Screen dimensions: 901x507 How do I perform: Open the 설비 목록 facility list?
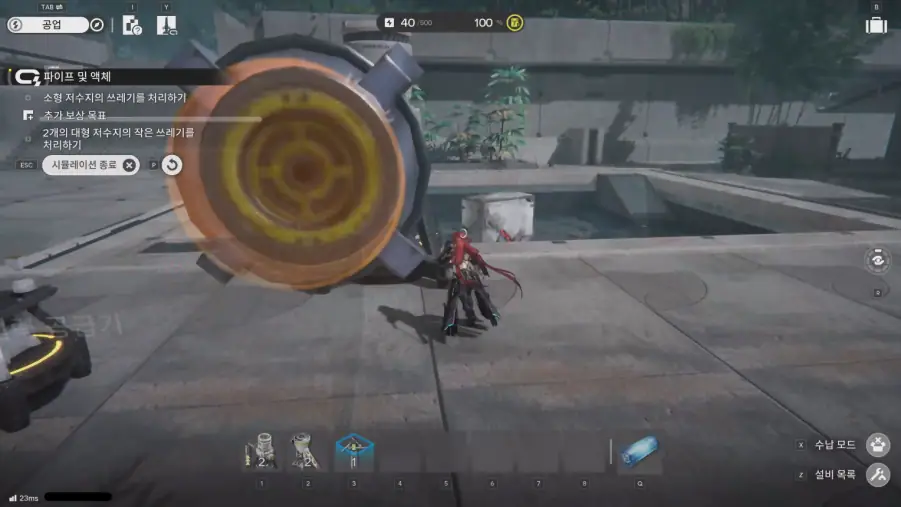[878, 475]
